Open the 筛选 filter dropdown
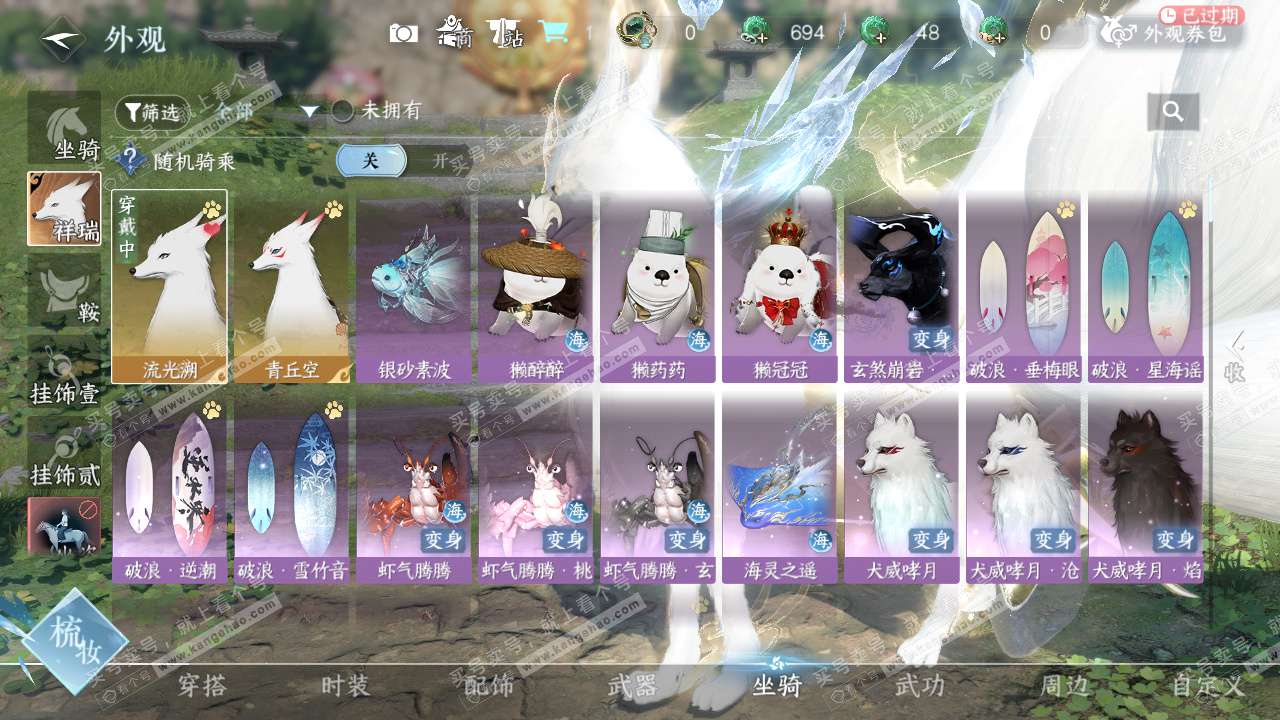This screenshot has height=720, width=1280. pos(152,113)
